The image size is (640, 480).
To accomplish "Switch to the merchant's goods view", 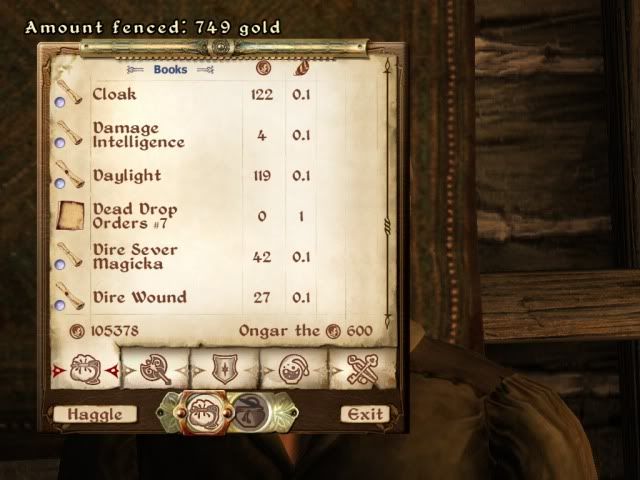I will (248, 412).
